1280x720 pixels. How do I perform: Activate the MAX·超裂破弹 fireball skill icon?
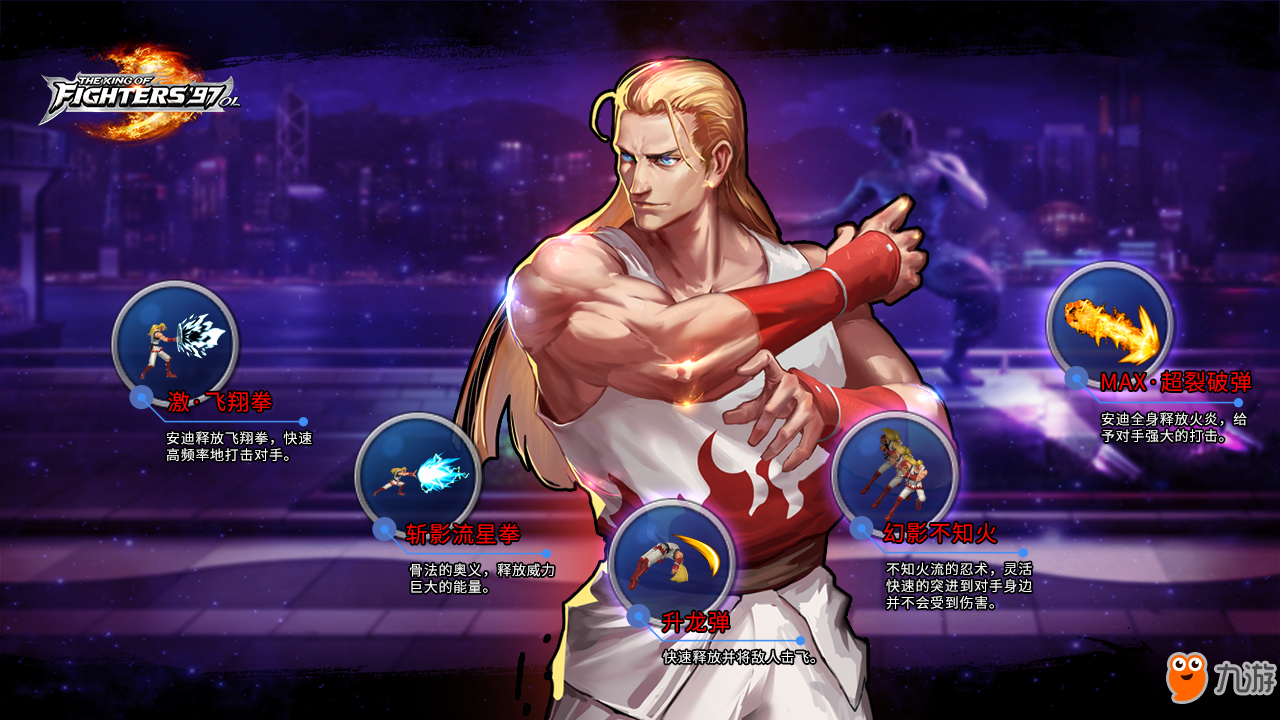tap(1110, 322)
